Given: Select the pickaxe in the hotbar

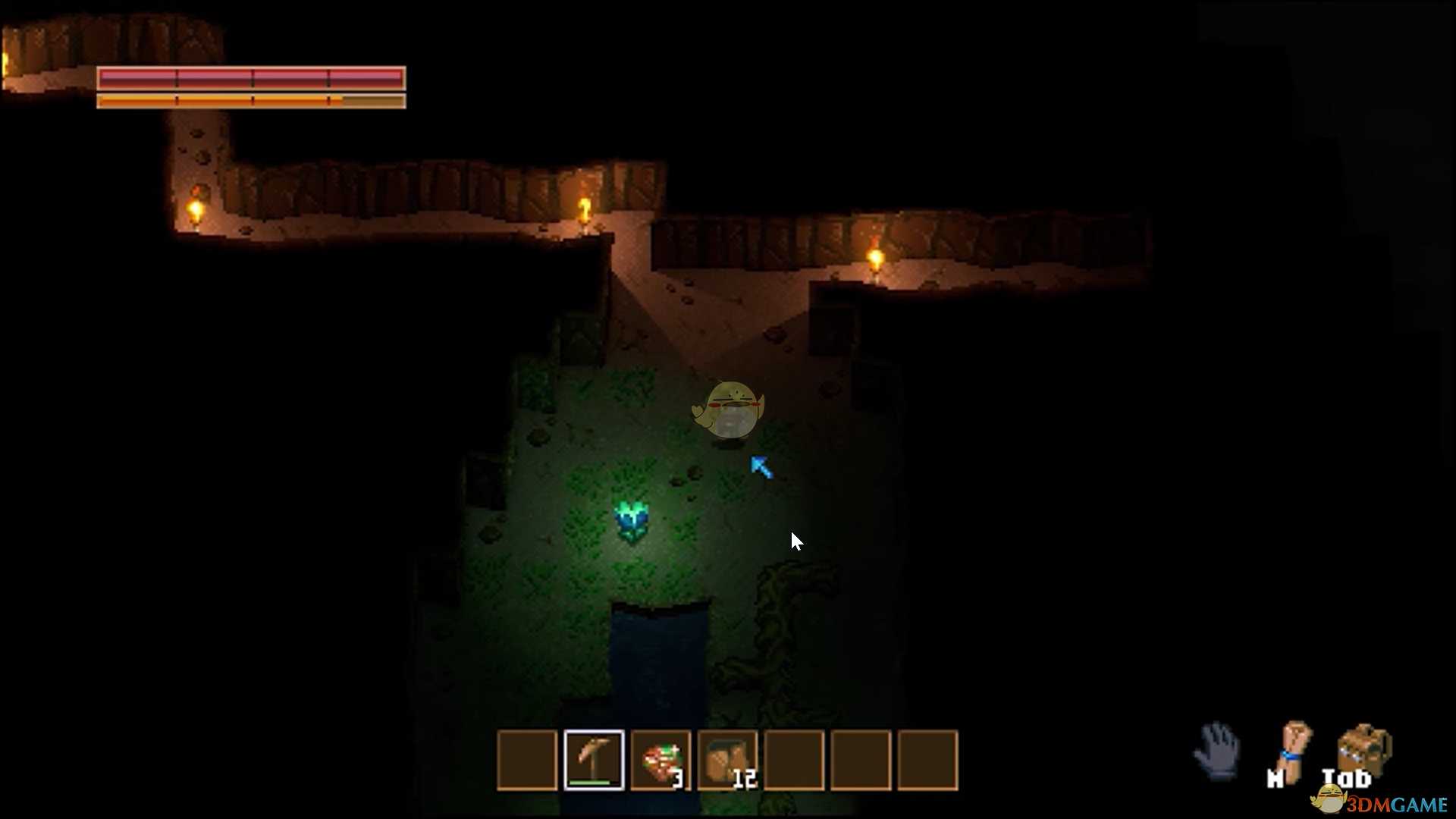Looking at the screenshot, I should tap(595, 758).
